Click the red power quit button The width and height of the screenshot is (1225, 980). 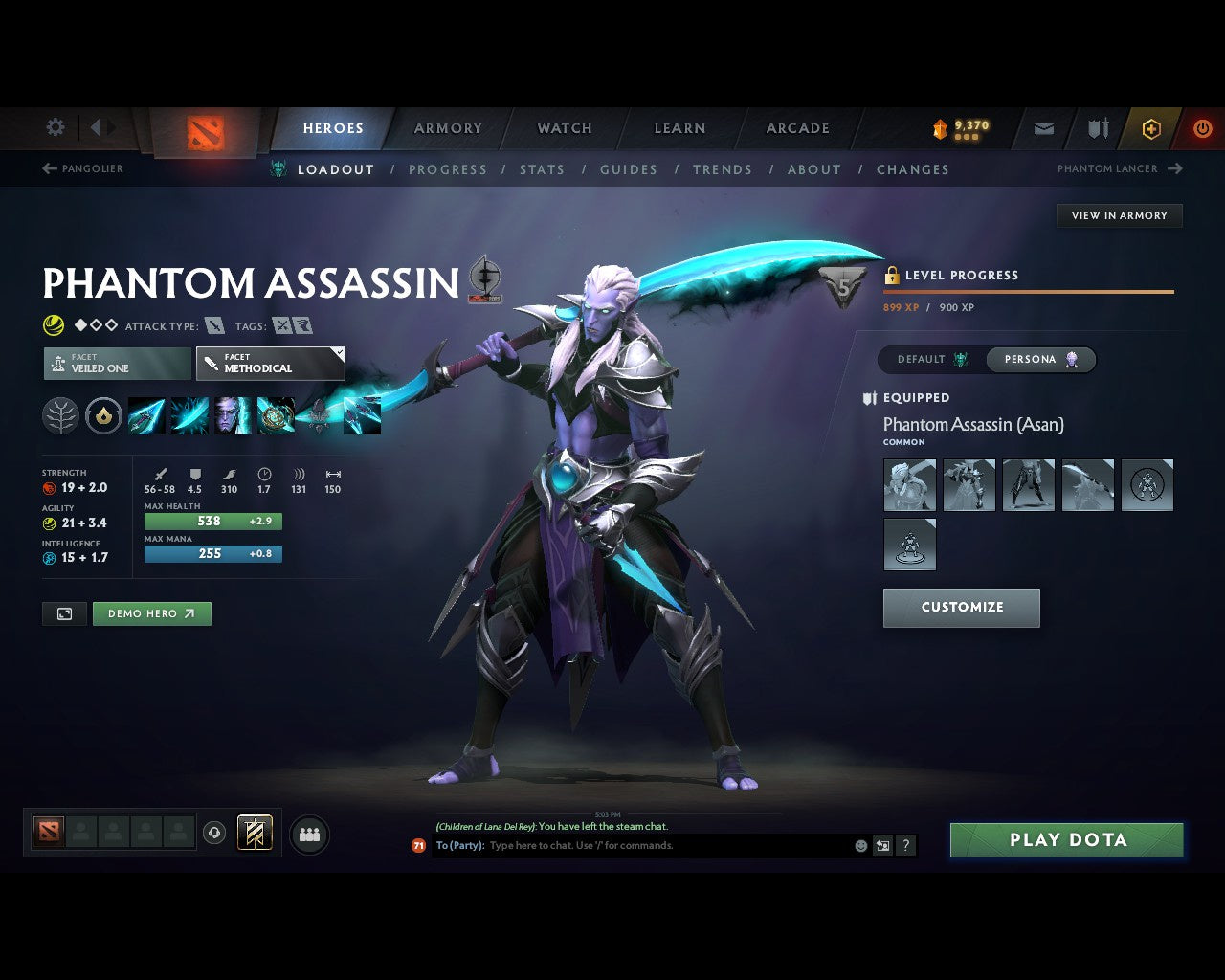point(1202,128)
